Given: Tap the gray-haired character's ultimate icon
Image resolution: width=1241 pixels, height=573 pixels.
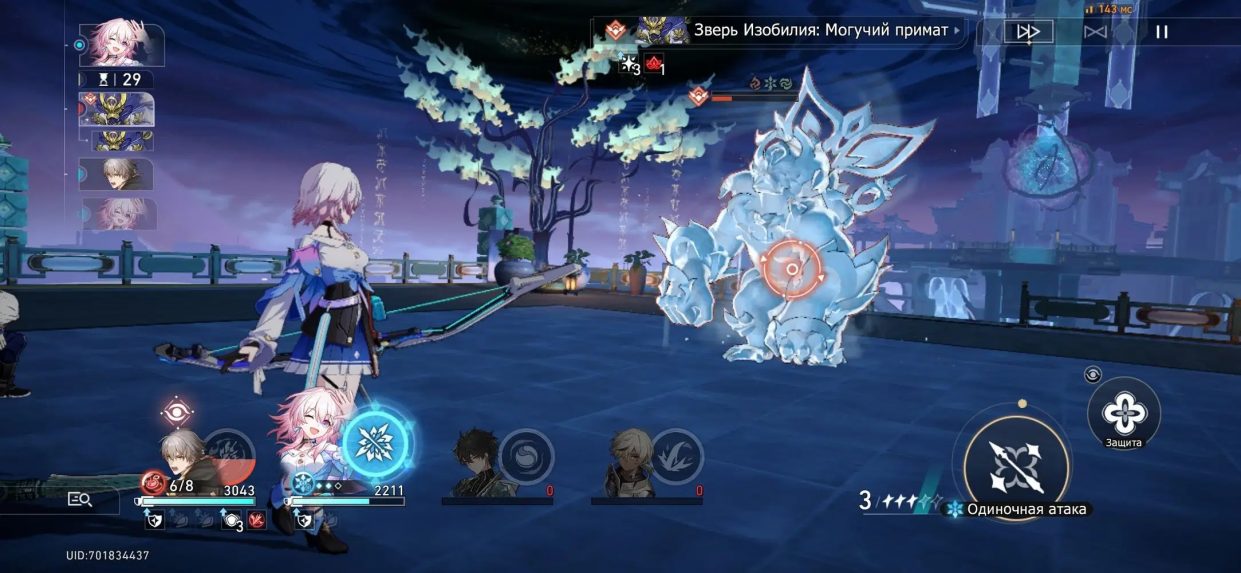Looking at the screenshot, I should 228,455.
